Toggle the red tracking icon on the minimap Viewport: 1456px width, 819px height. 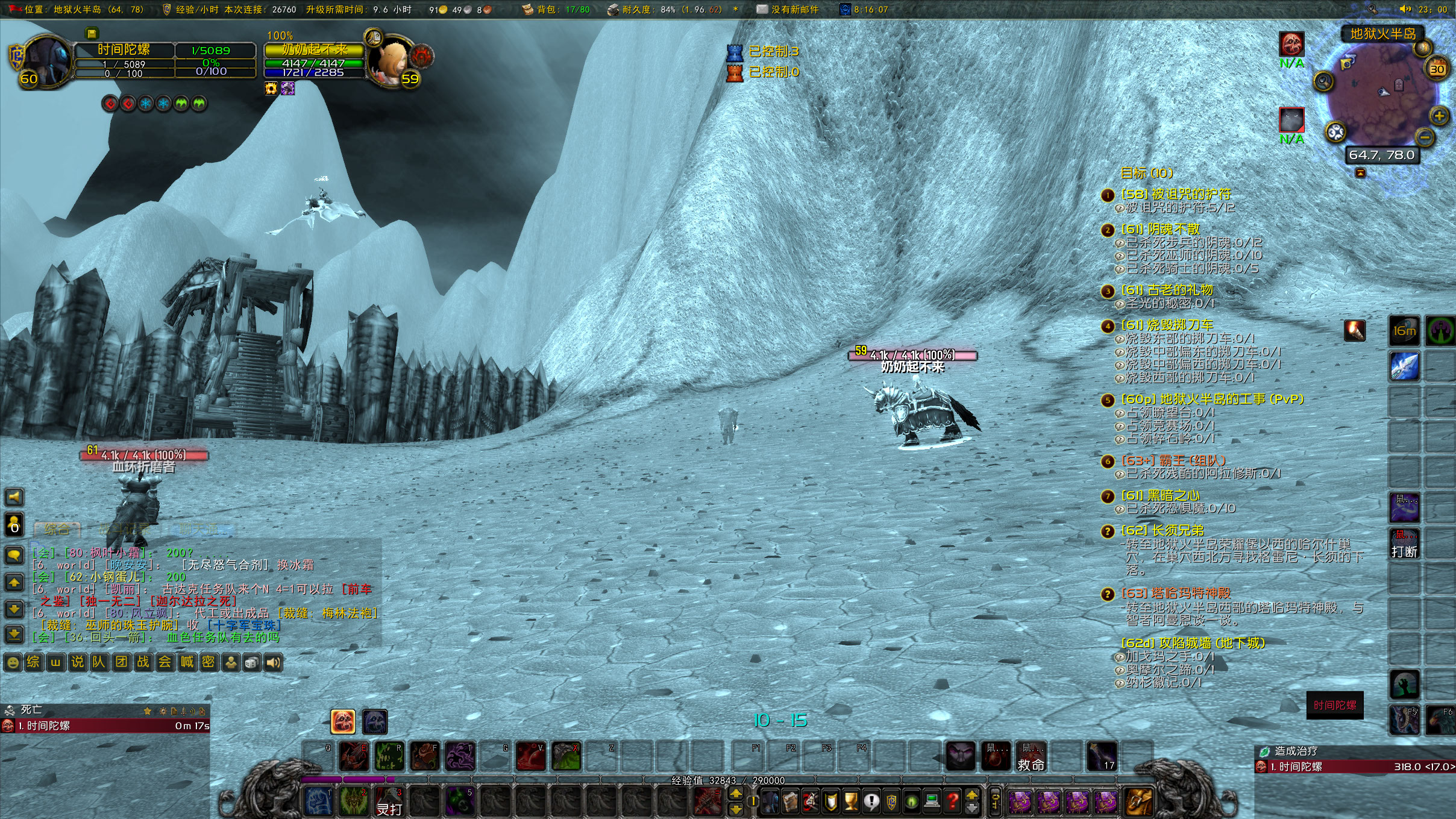pyautogui.click(x=1292, y=43)
